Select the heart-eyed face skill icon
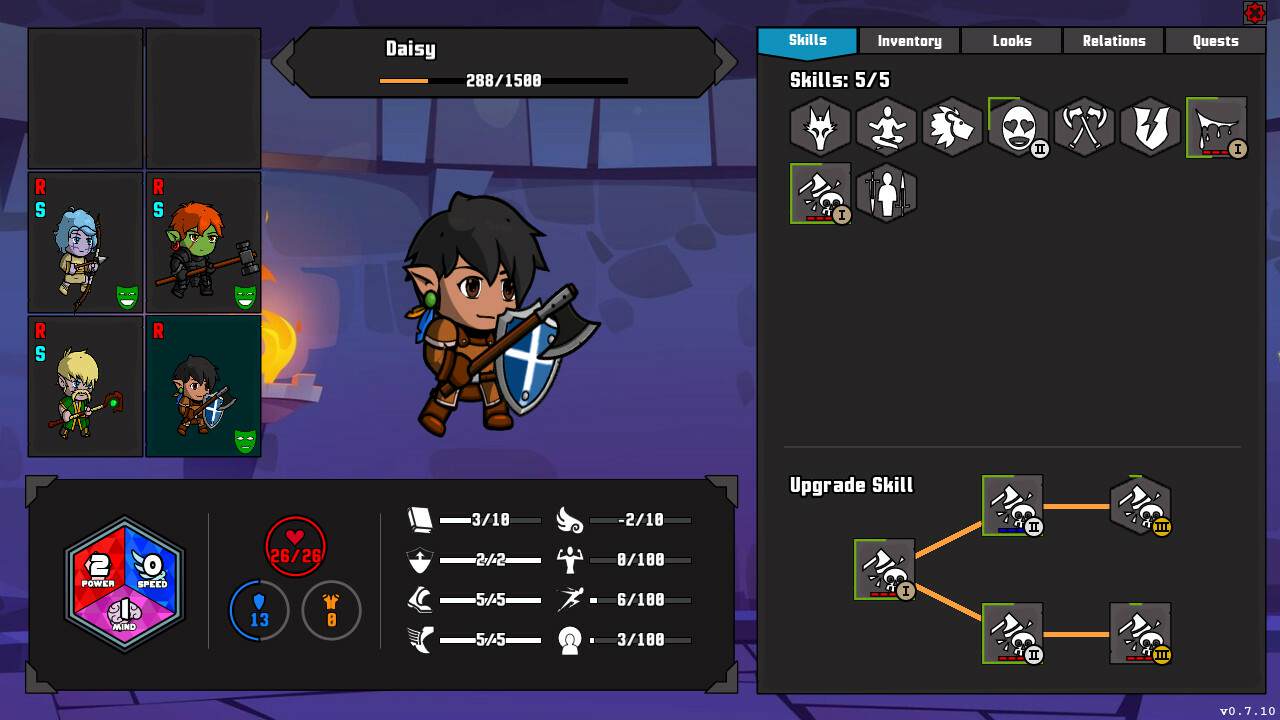The image size is (1280, 720). [x=1018, y=127]
